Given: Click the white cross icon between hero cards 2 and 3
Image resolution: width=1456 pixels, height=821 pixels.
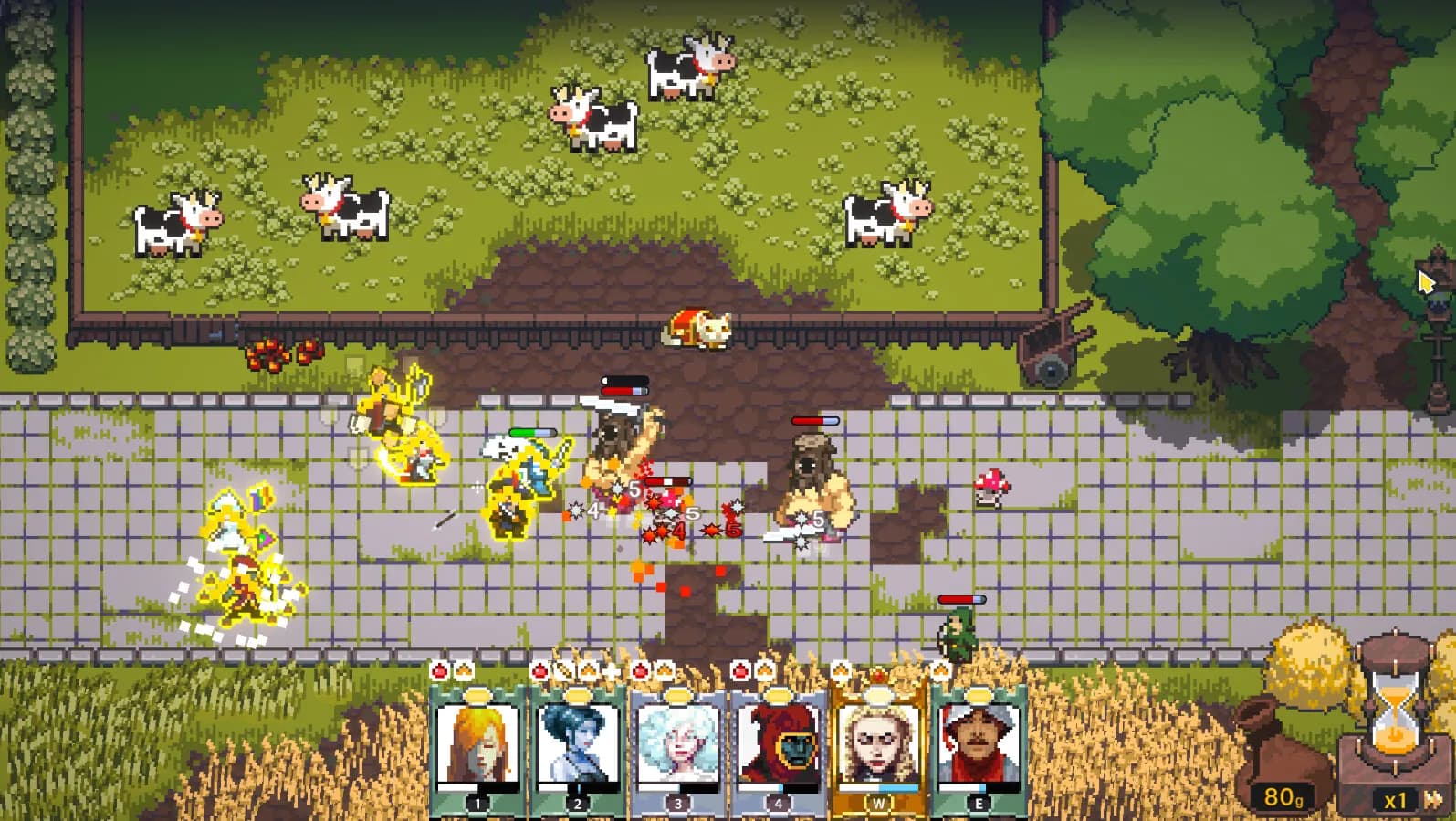Looking at the screenshot, I should 613,669.
